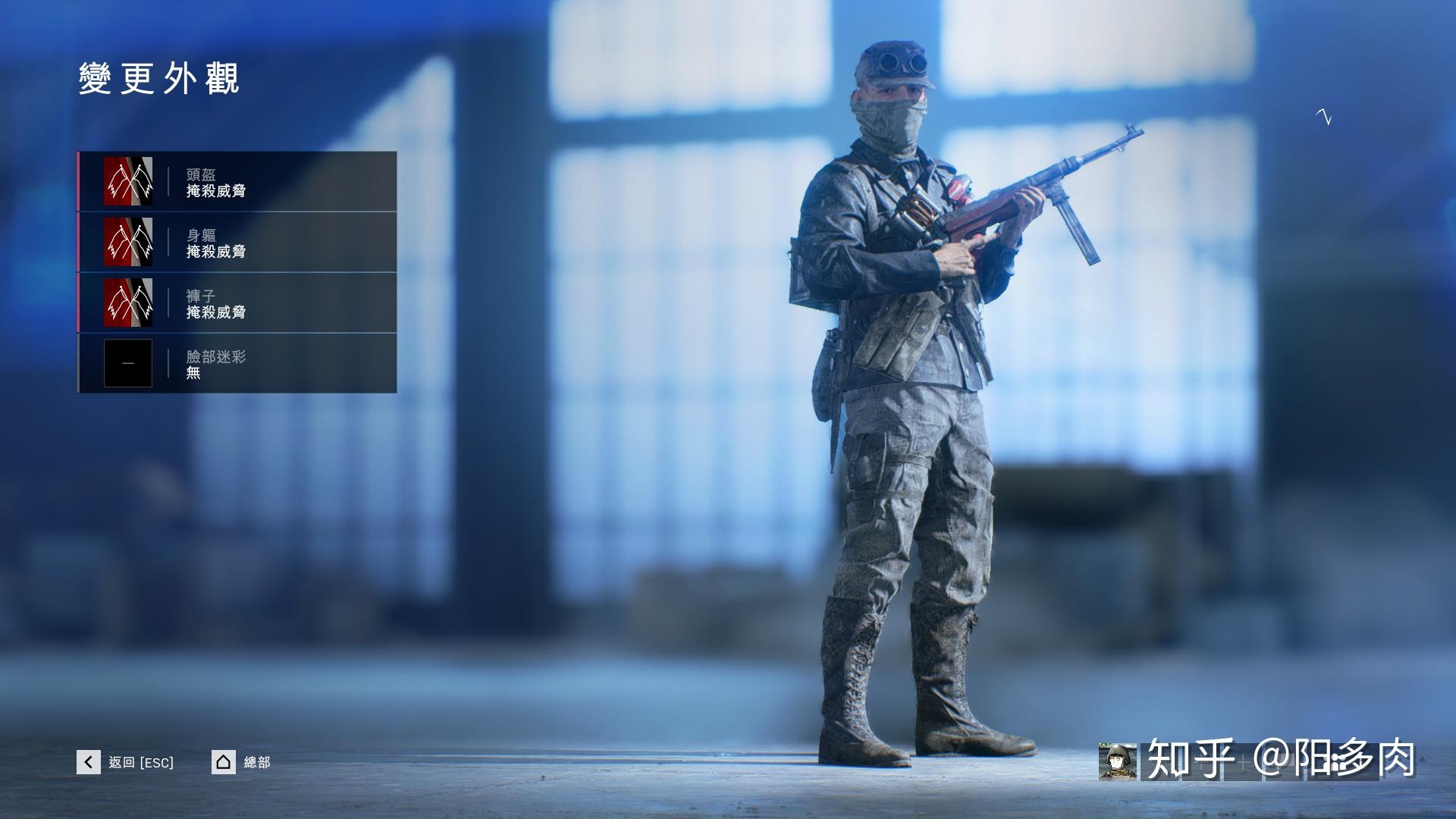Viewport: 1456px width, 819px height.
Task: Go back with the 返回 button
Action: [x=126, y=762]
